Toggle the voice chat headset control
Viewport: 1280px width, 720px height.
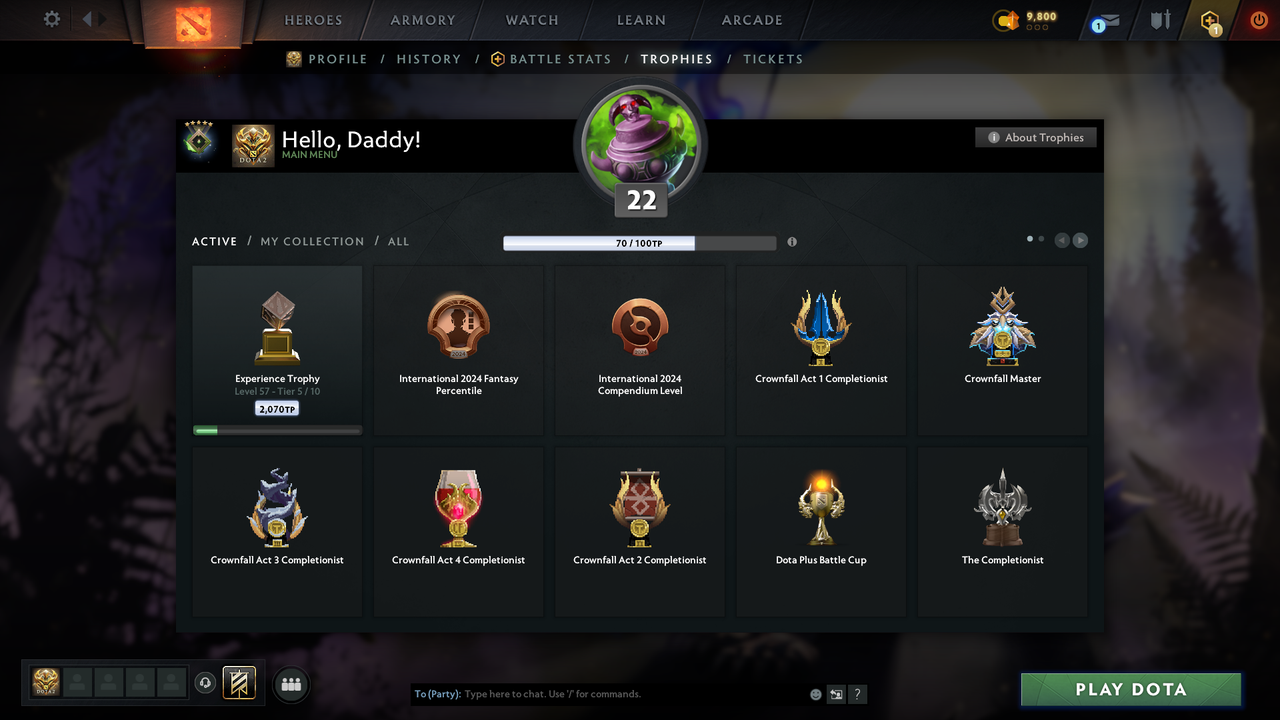(207, 682)
